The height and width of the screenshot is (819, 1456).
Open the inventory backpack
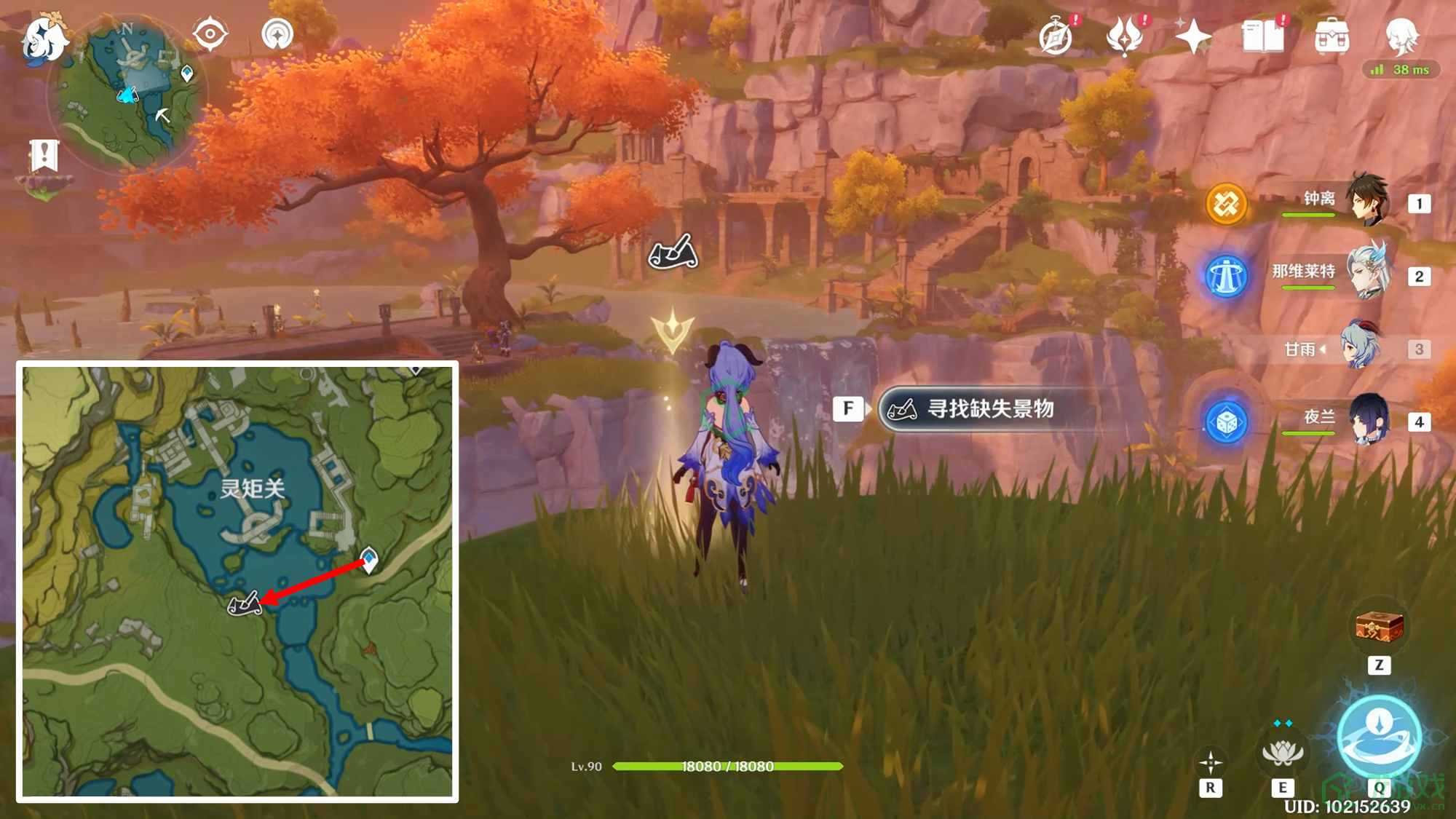tap(1332, 36)
